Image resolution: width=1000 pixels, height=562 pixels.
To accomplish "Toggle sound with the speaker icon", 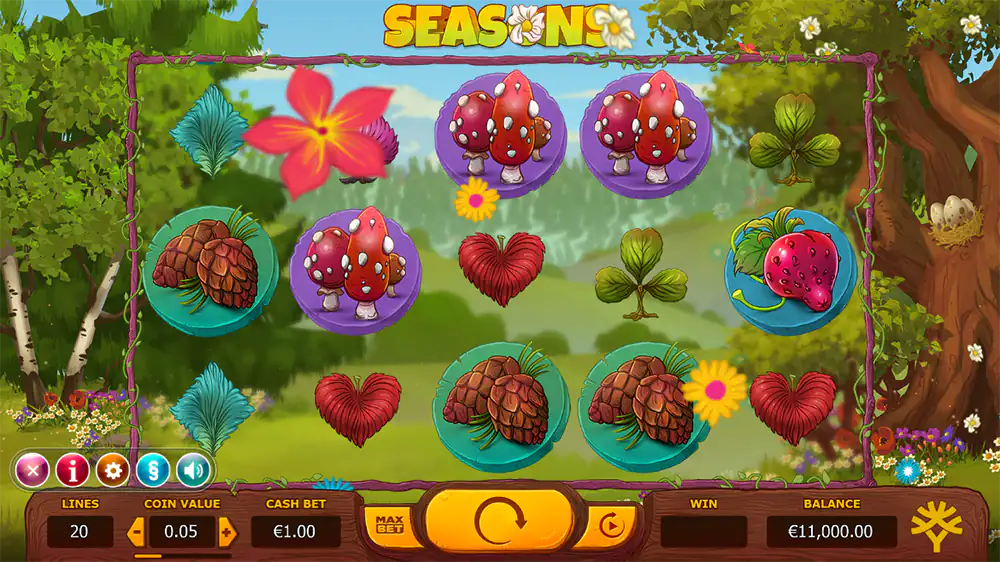I will point(193,469).
